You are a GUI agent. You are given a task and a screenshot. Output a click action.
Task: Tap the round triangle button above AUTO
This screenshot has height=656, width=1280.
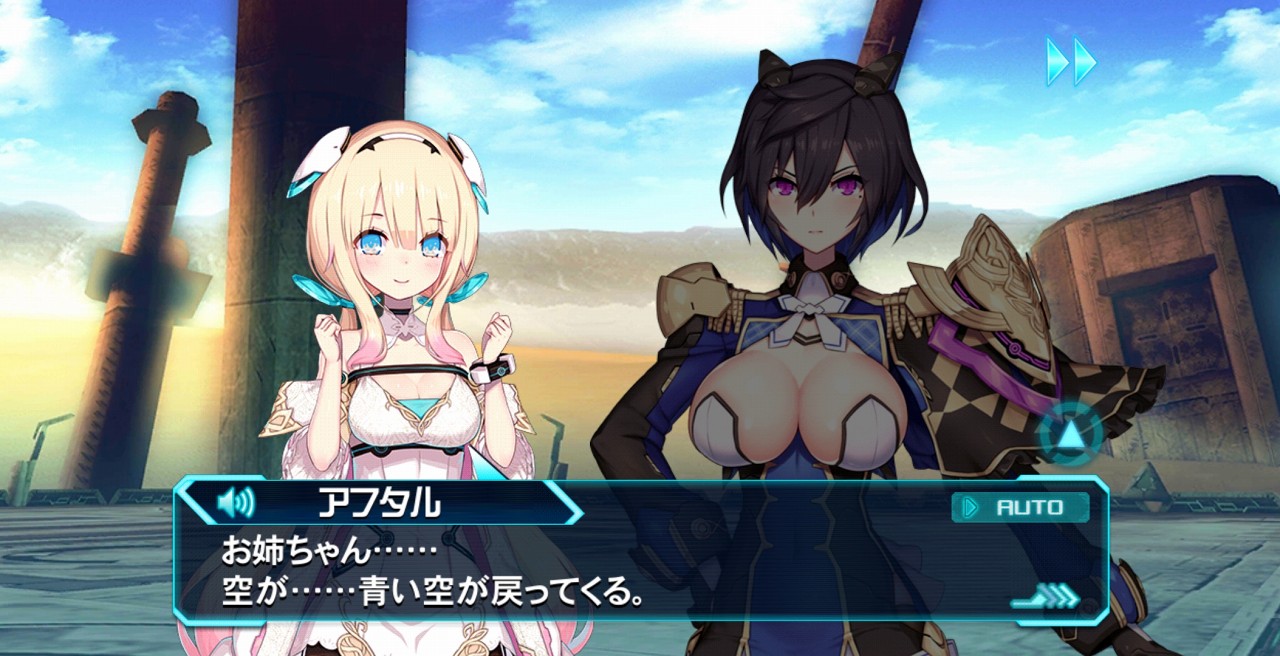1071,435
